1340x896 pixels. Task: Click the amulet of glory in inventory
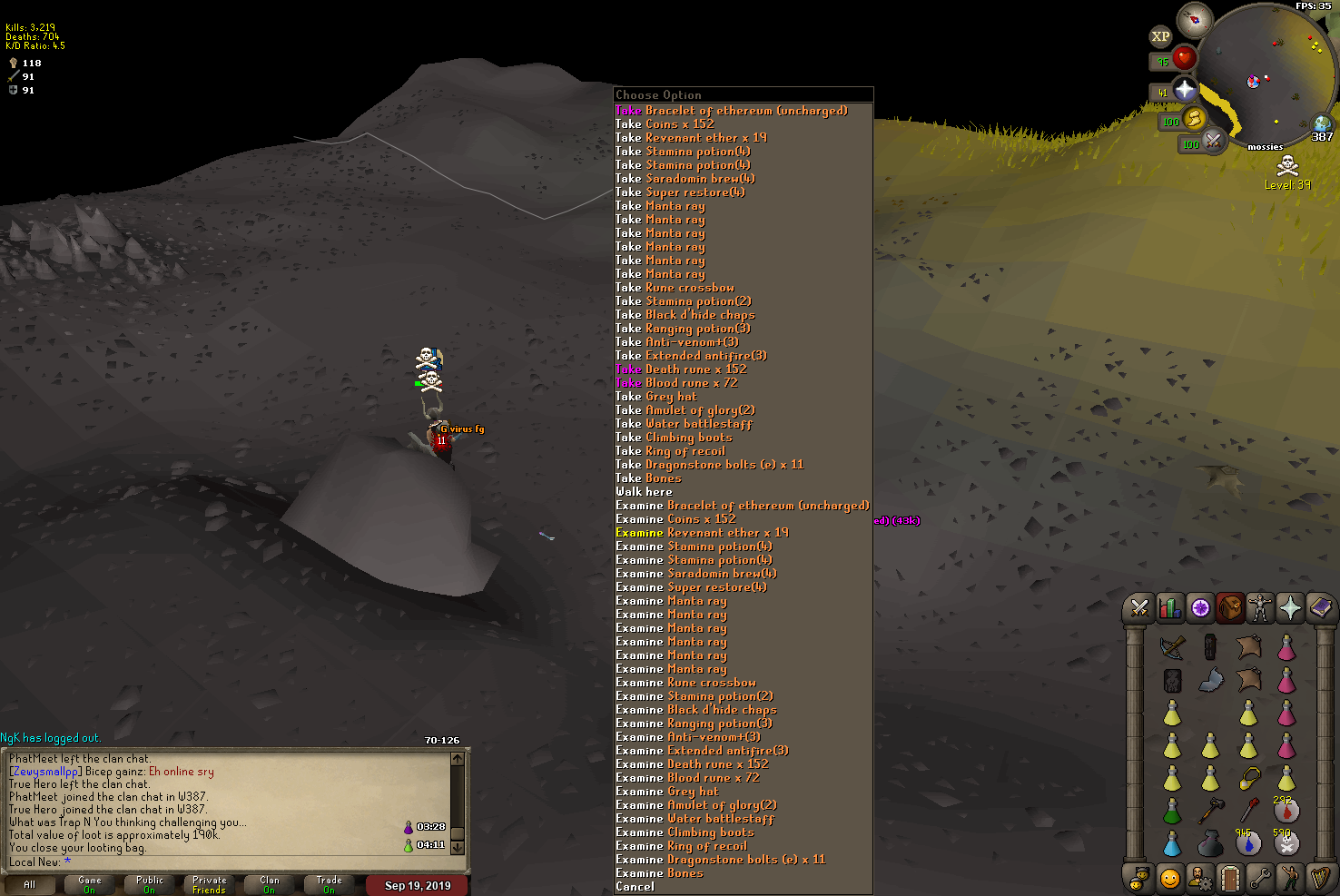tap(1249, 779)
